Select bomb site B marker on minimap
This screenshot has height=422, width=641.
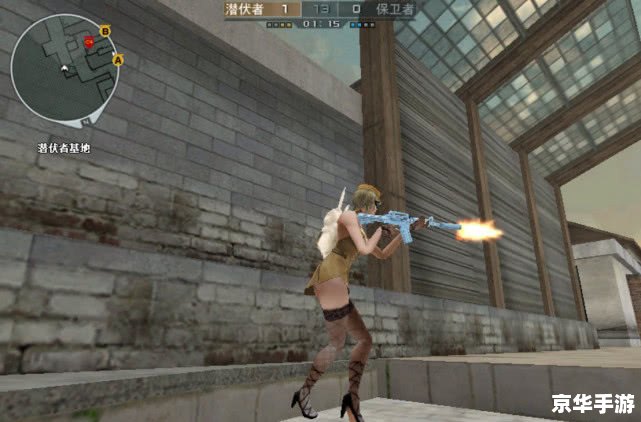pyautogui.click(x=105, y=32)
